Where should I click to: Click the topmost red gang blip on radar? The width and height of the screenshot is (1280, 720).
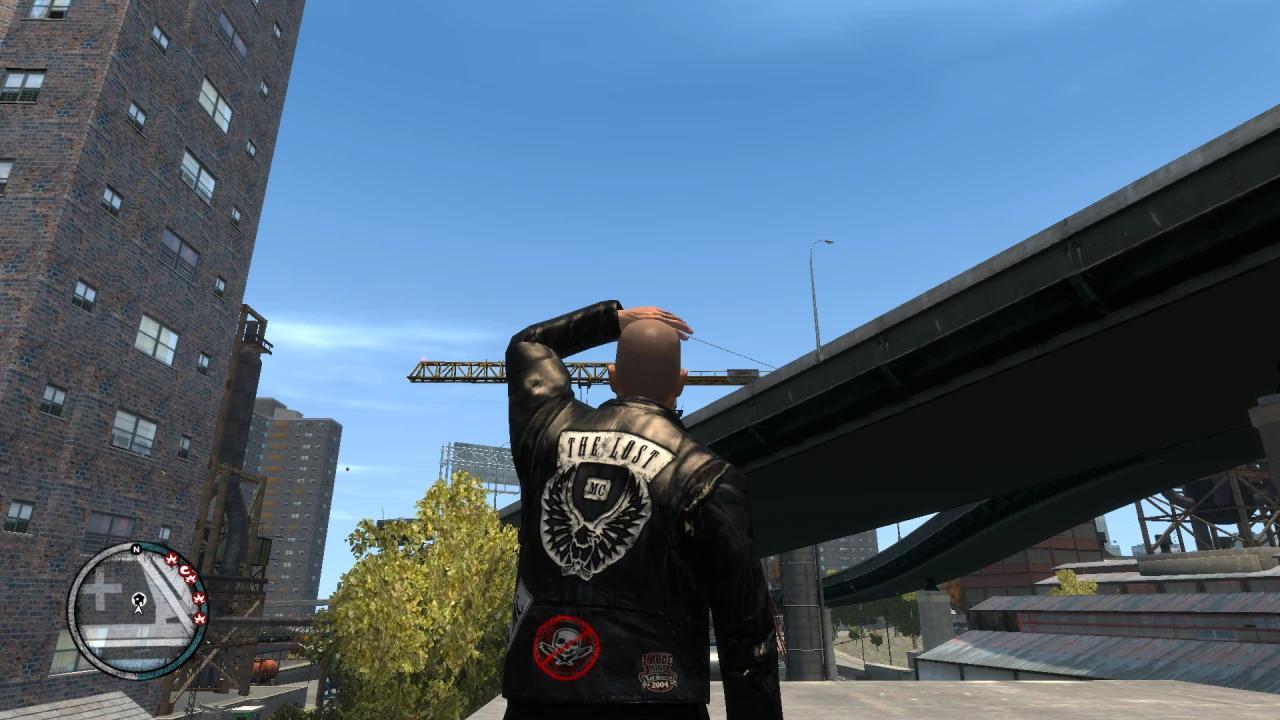pyautogui.click(x=172, y=559)
